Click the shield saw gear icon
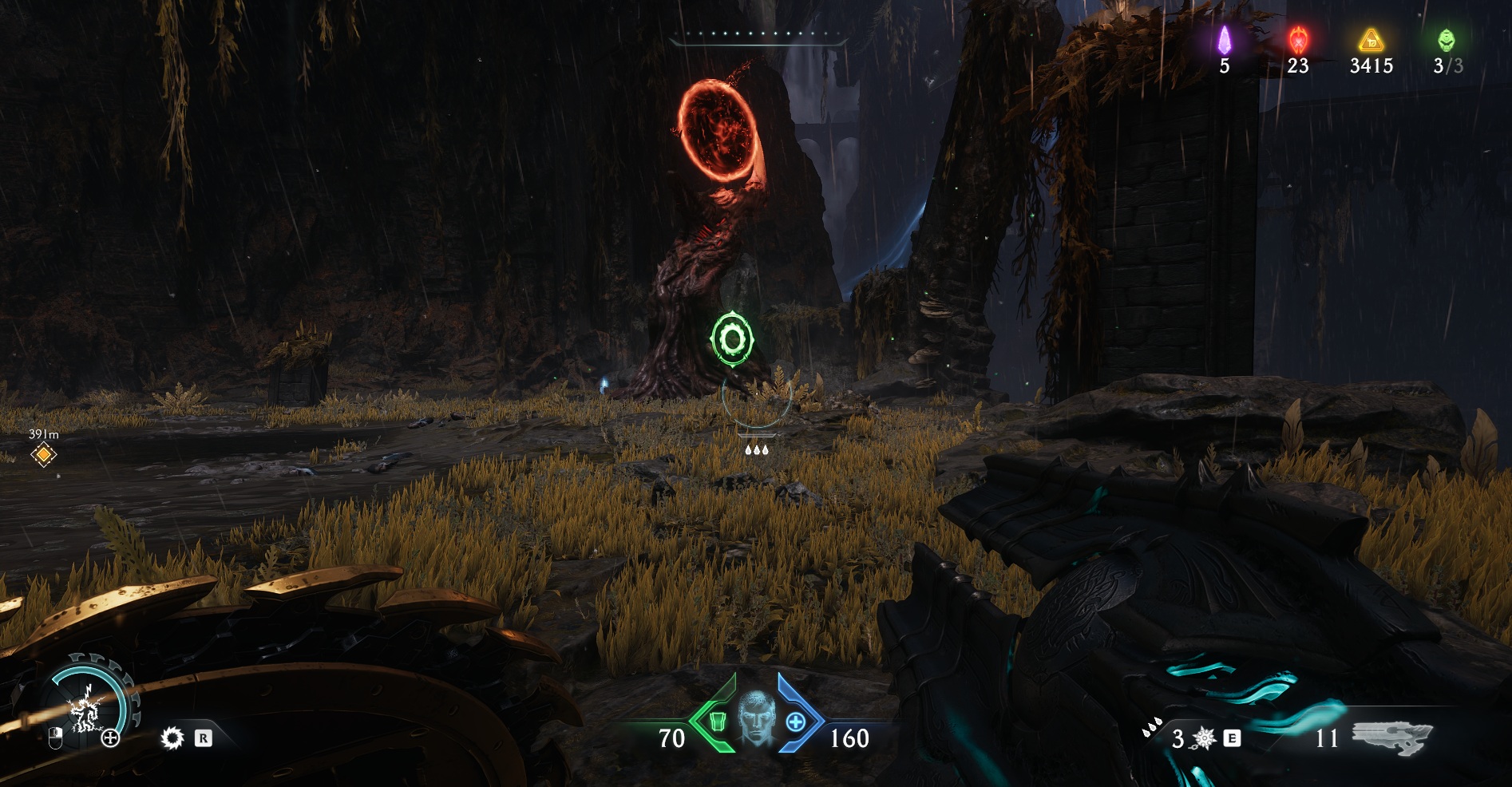This screenshot has width=1512, height=787. [x=172, y=738]
